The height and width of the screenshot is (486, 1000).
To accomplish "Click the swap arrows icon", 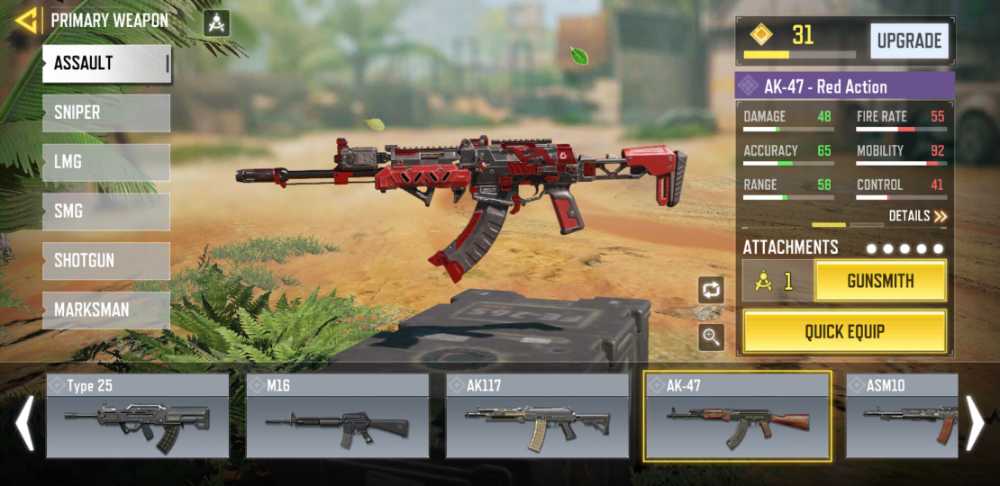I will tap(711, 290).
